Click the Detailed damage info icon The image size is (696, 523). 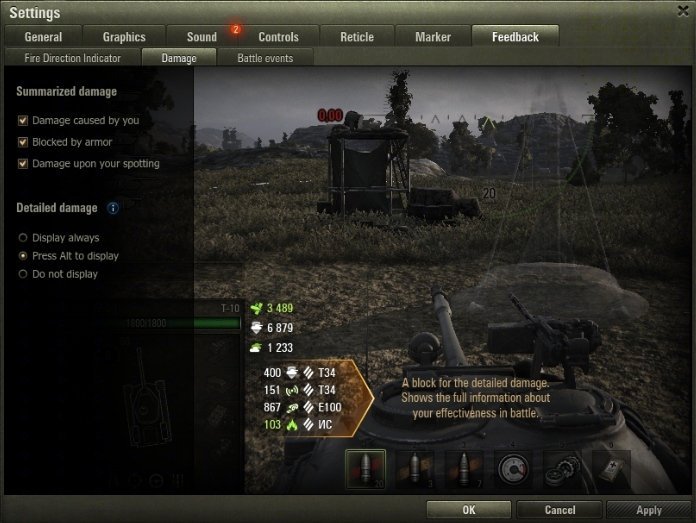(113, 209)
